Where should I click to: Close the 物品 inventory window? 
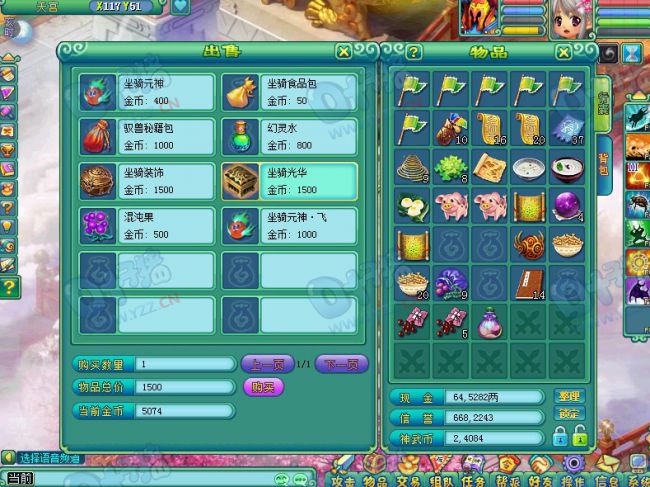tap(565, 52)
